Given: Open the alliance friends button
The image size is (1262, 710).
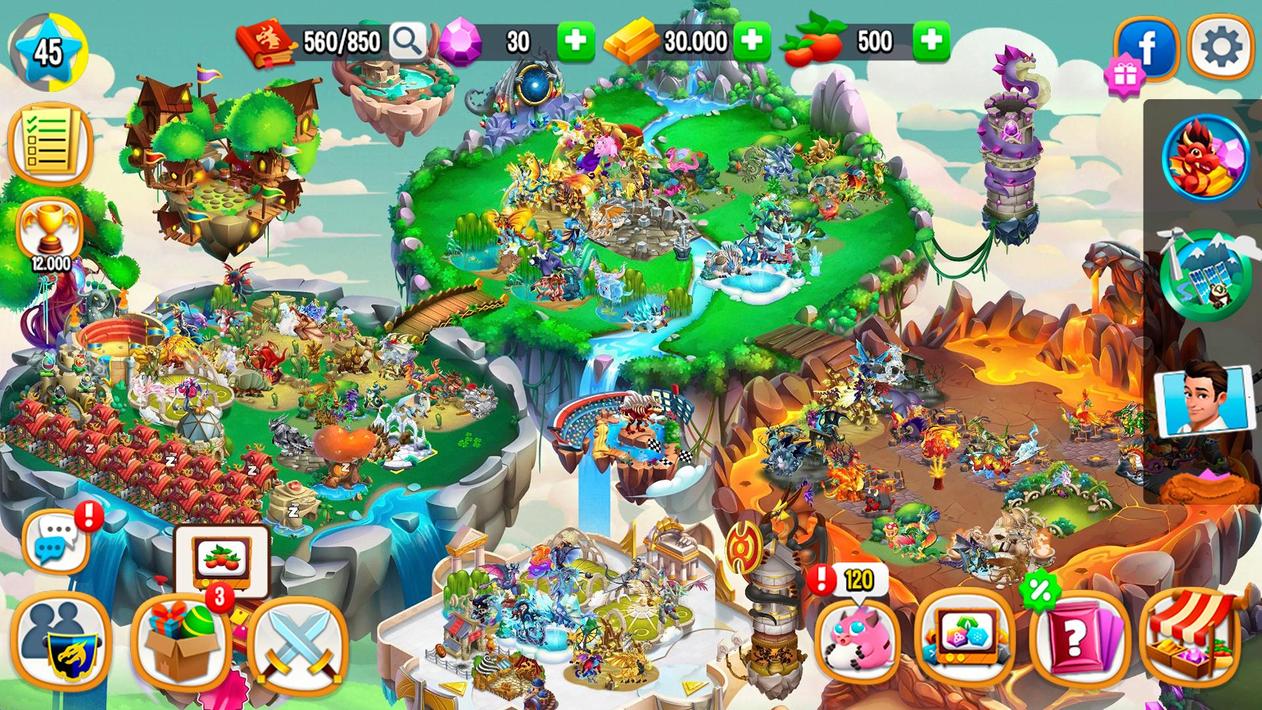Looking at the screenshot, I should click(61, 641).
